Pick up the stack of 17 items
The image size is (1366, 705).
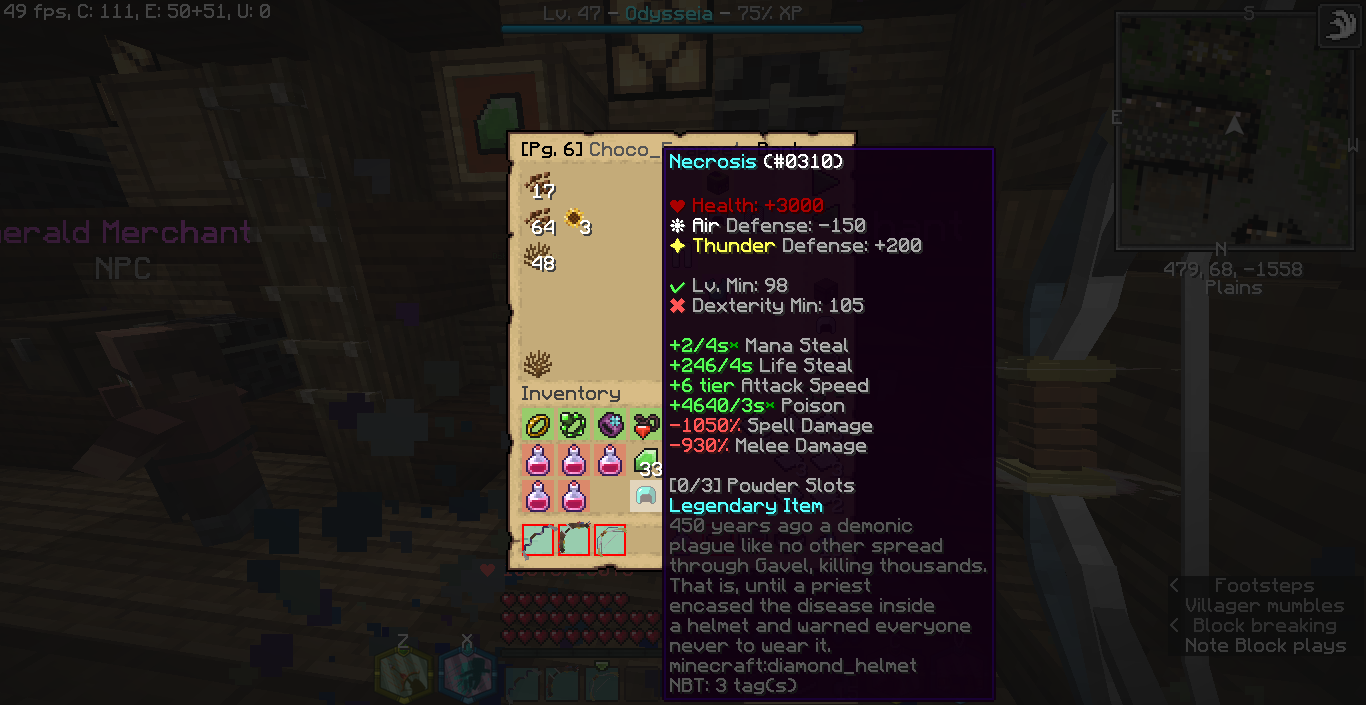point(538,184)
